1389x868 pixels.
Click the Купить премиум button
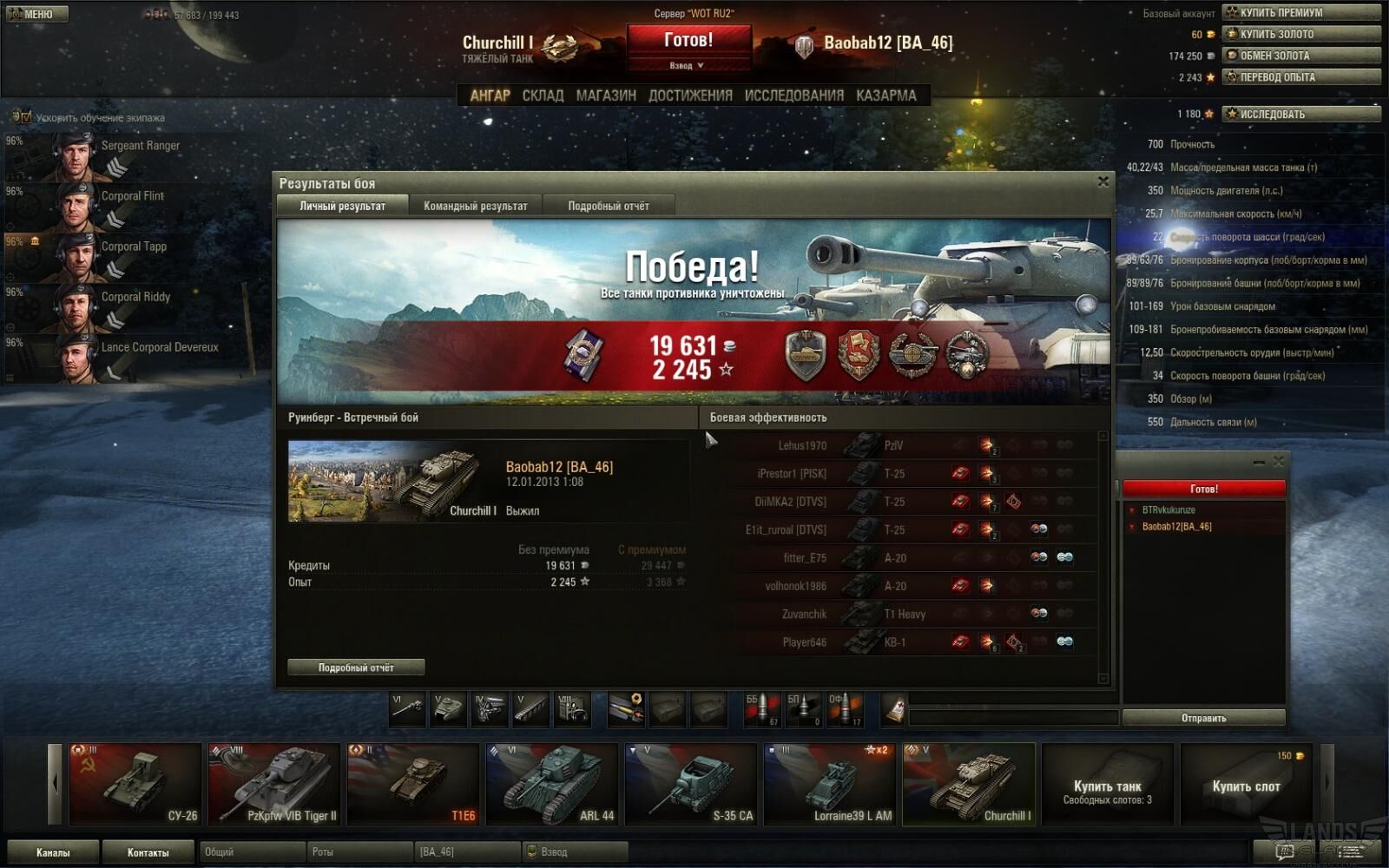(x=1300, y=12)
